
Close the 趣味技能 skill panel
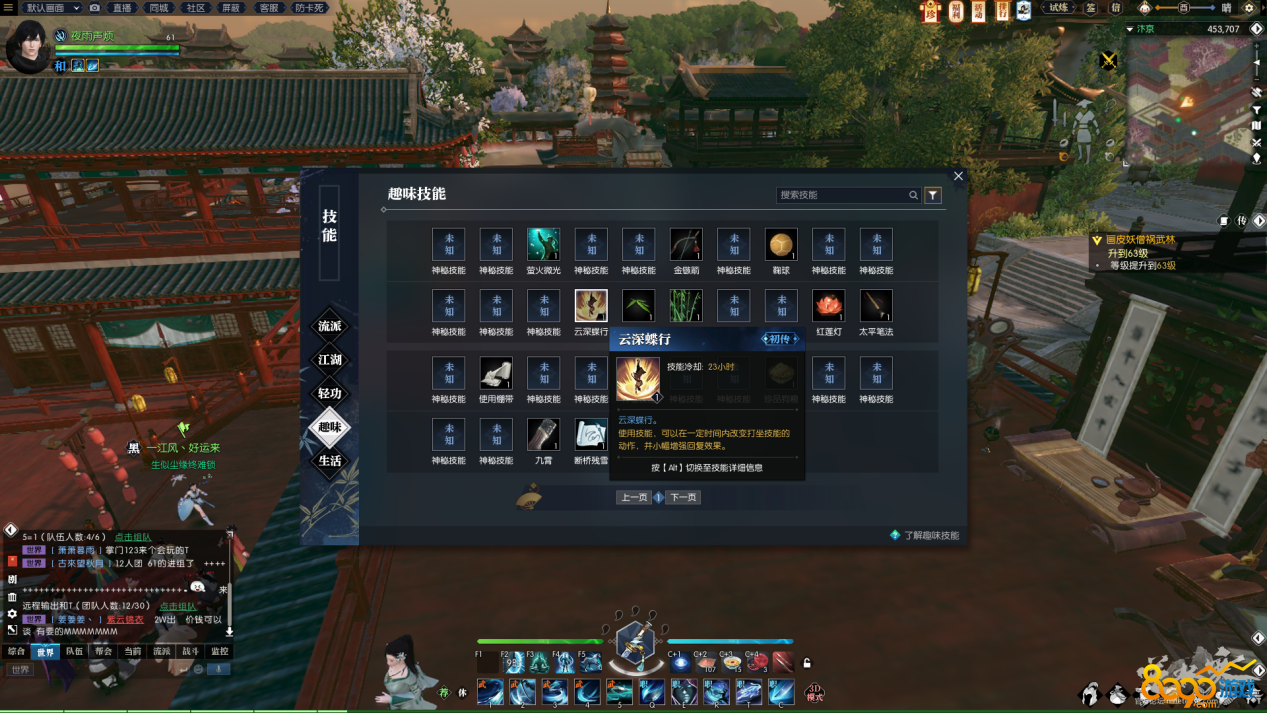point(958,176)
